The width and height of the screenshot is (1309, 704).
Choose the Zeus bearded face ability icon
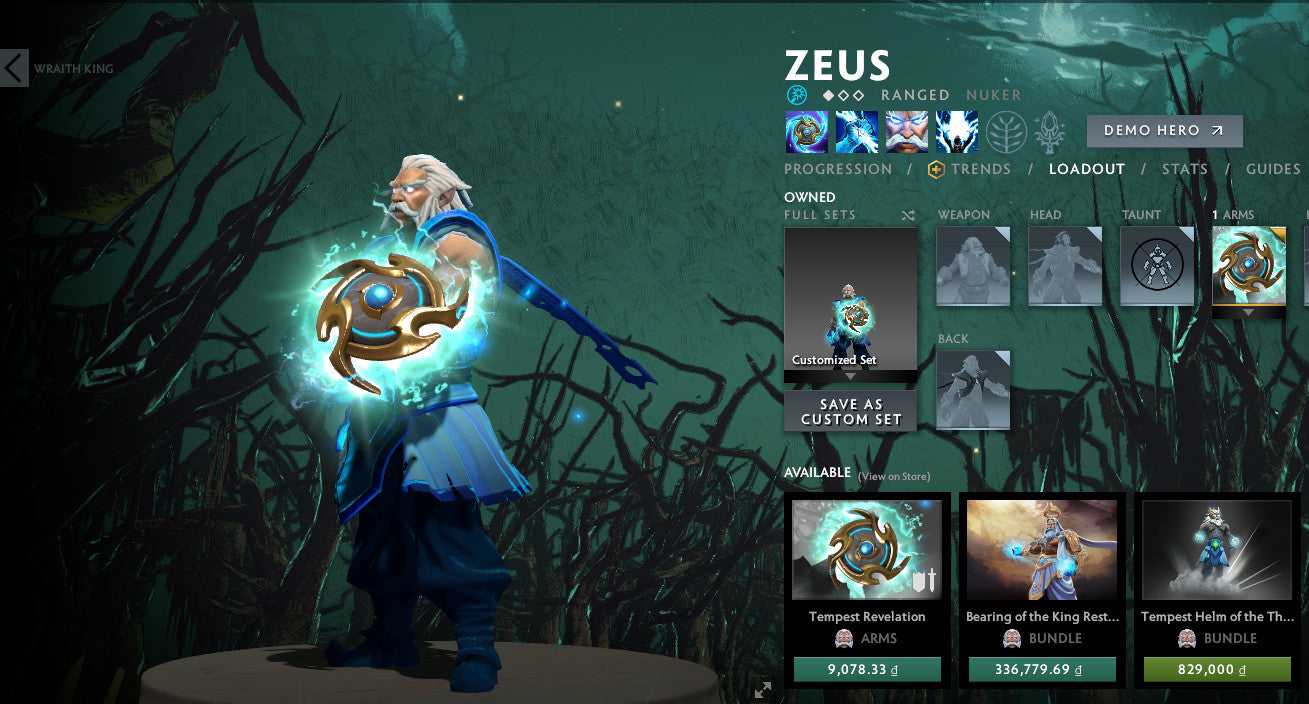906,132
